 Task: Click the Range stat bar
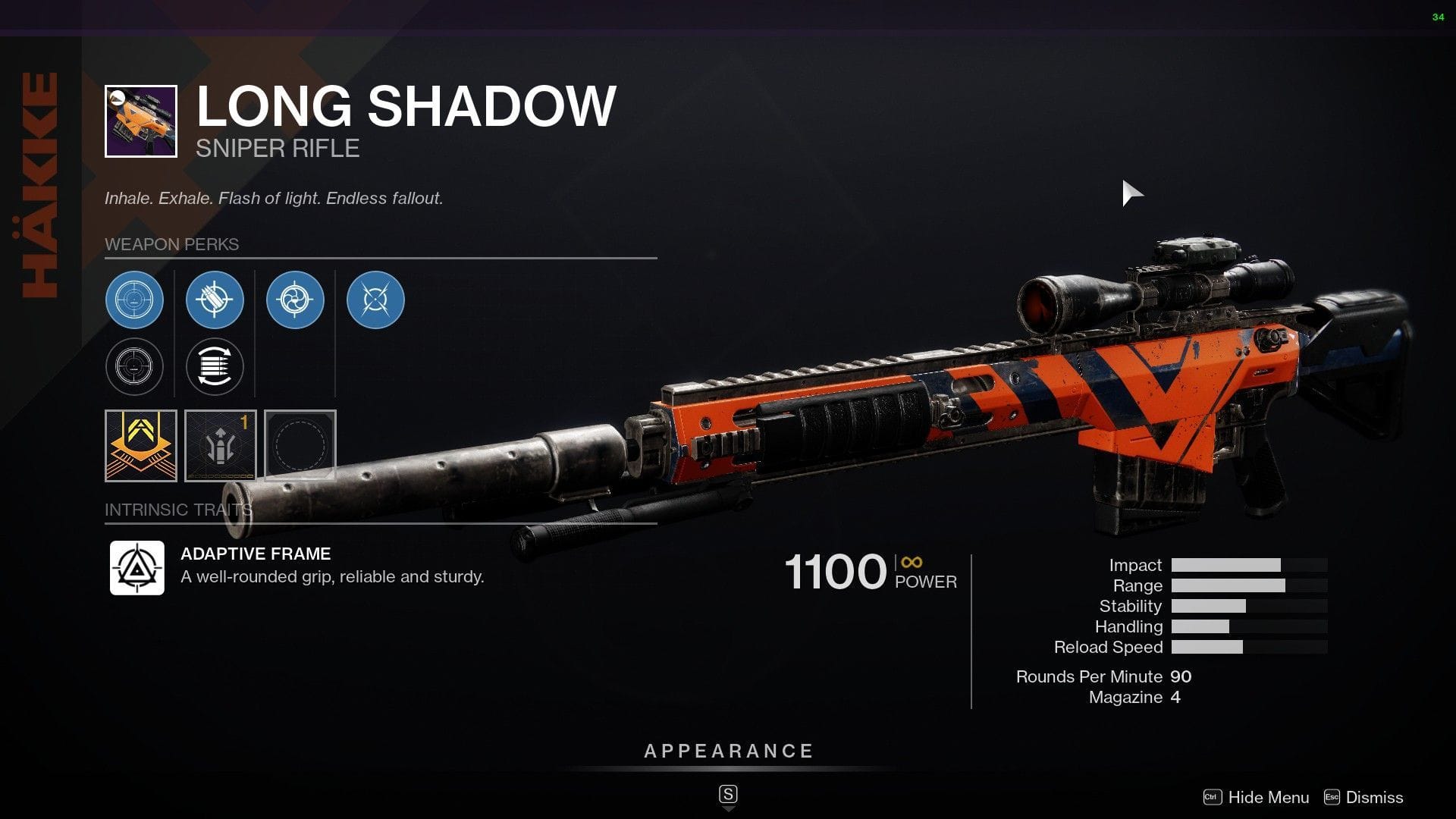point(1228,585)
